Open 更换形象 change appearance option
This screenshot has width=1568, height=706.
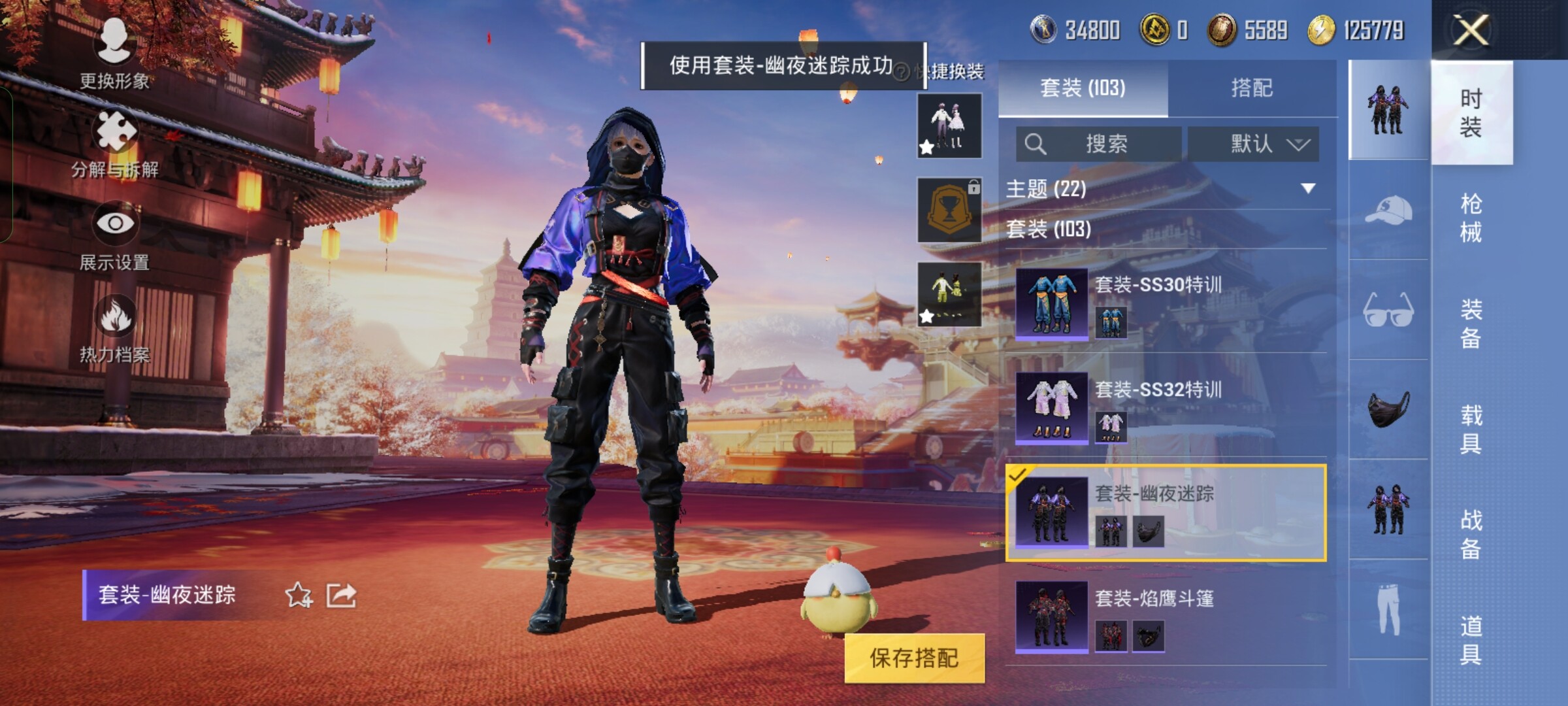tap(114, 54)
